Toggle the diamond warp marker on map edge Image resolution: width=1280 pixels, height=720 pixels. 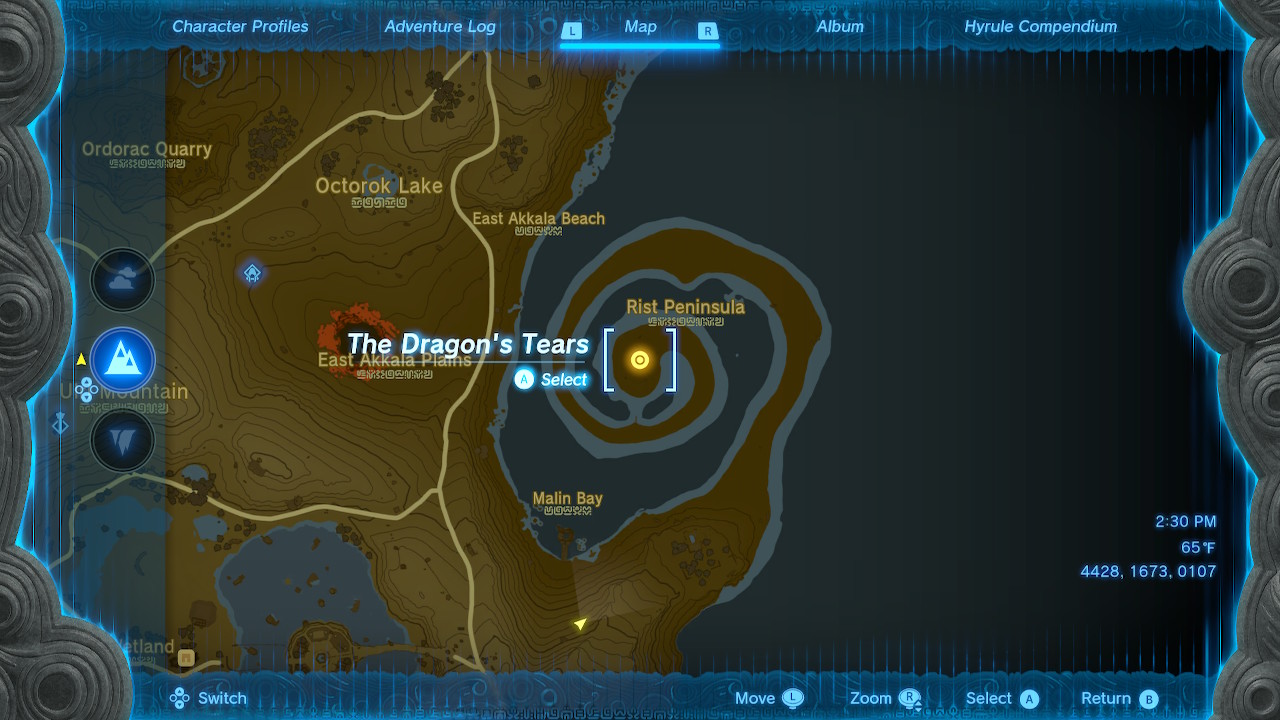click(x=59, y=424)
